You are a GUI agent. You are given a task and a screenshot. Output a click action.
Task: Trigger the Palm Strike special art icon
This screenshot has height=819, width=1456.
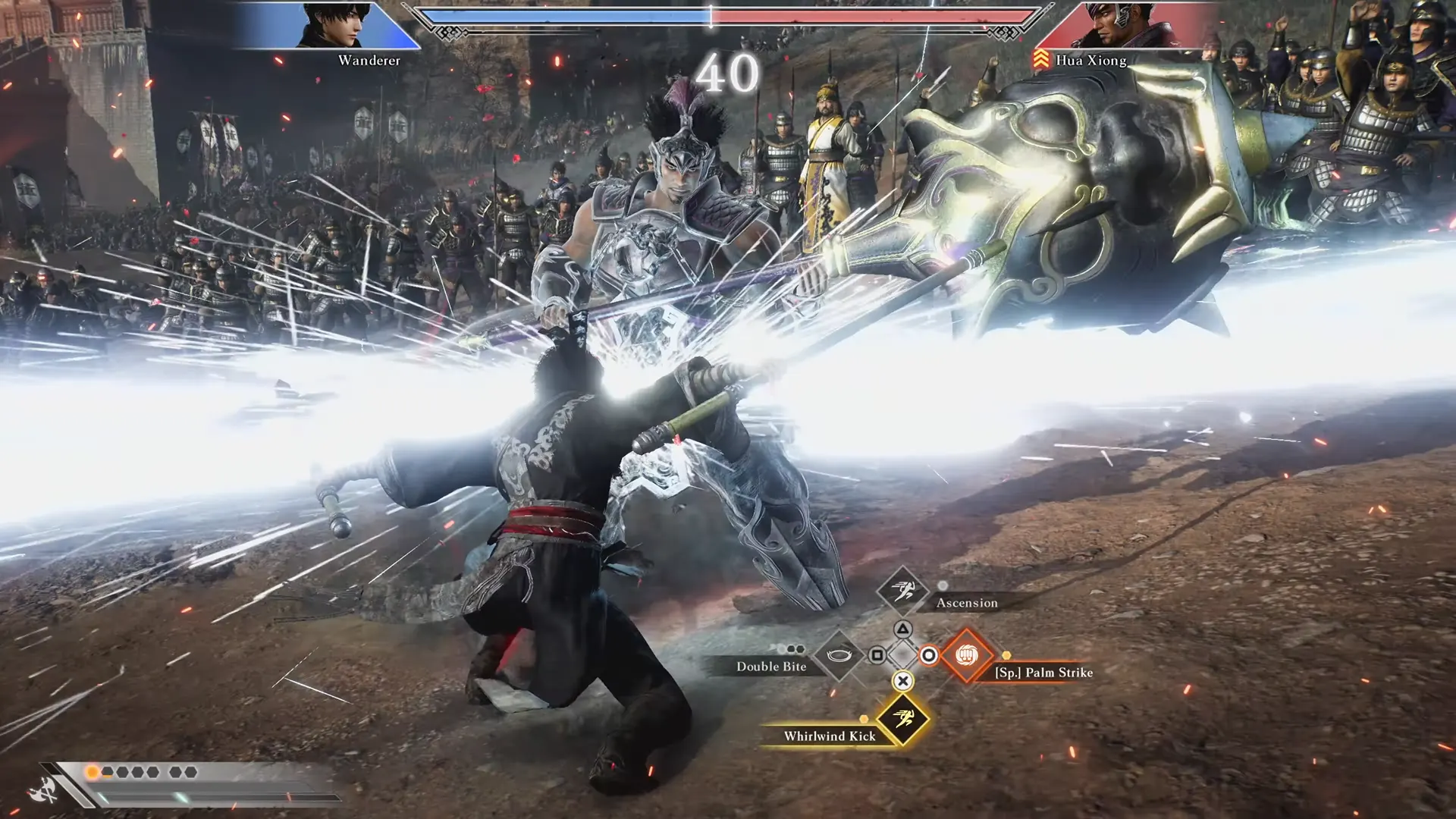pyautogui.click(x=966, y=654)
